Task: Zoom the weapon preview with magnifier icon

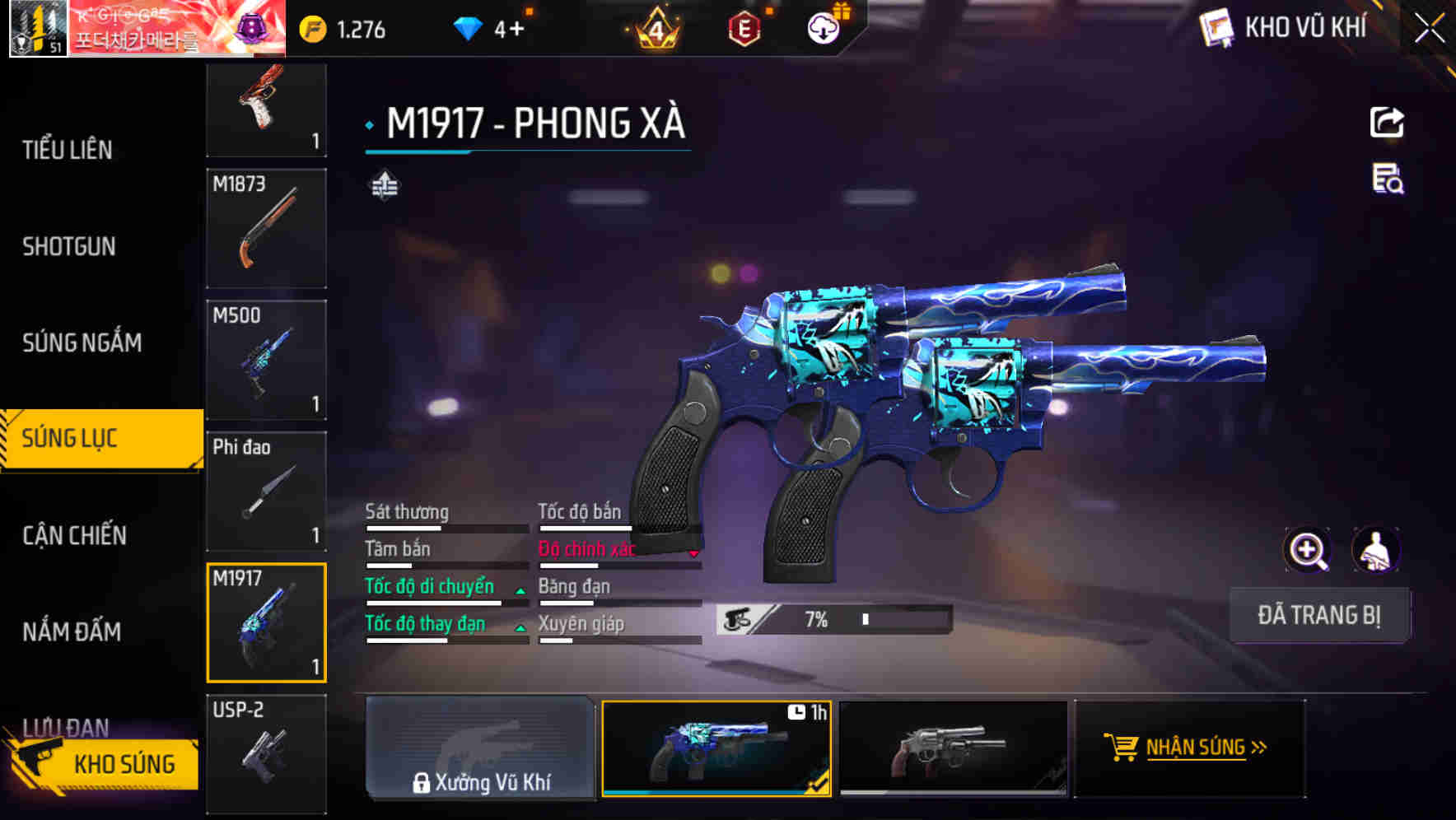Action: coord(1306,550)
